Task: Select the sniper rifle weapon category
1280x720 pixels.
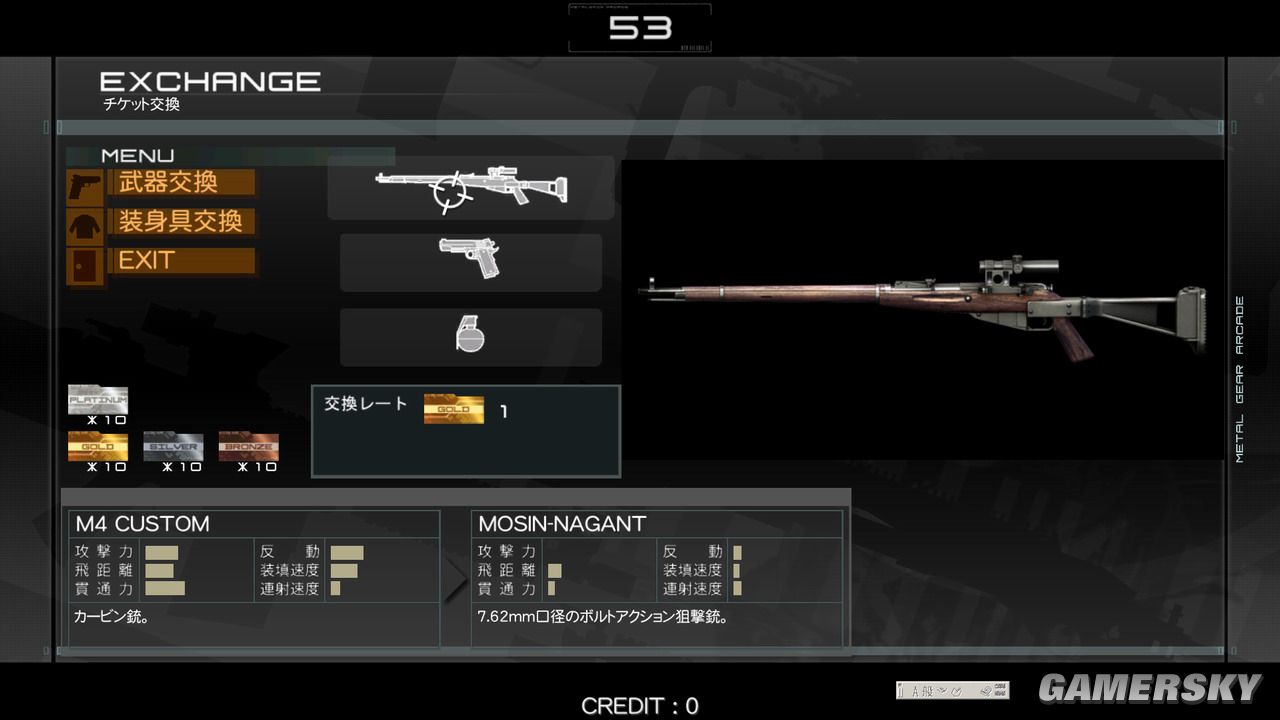Action: point(470,188)
